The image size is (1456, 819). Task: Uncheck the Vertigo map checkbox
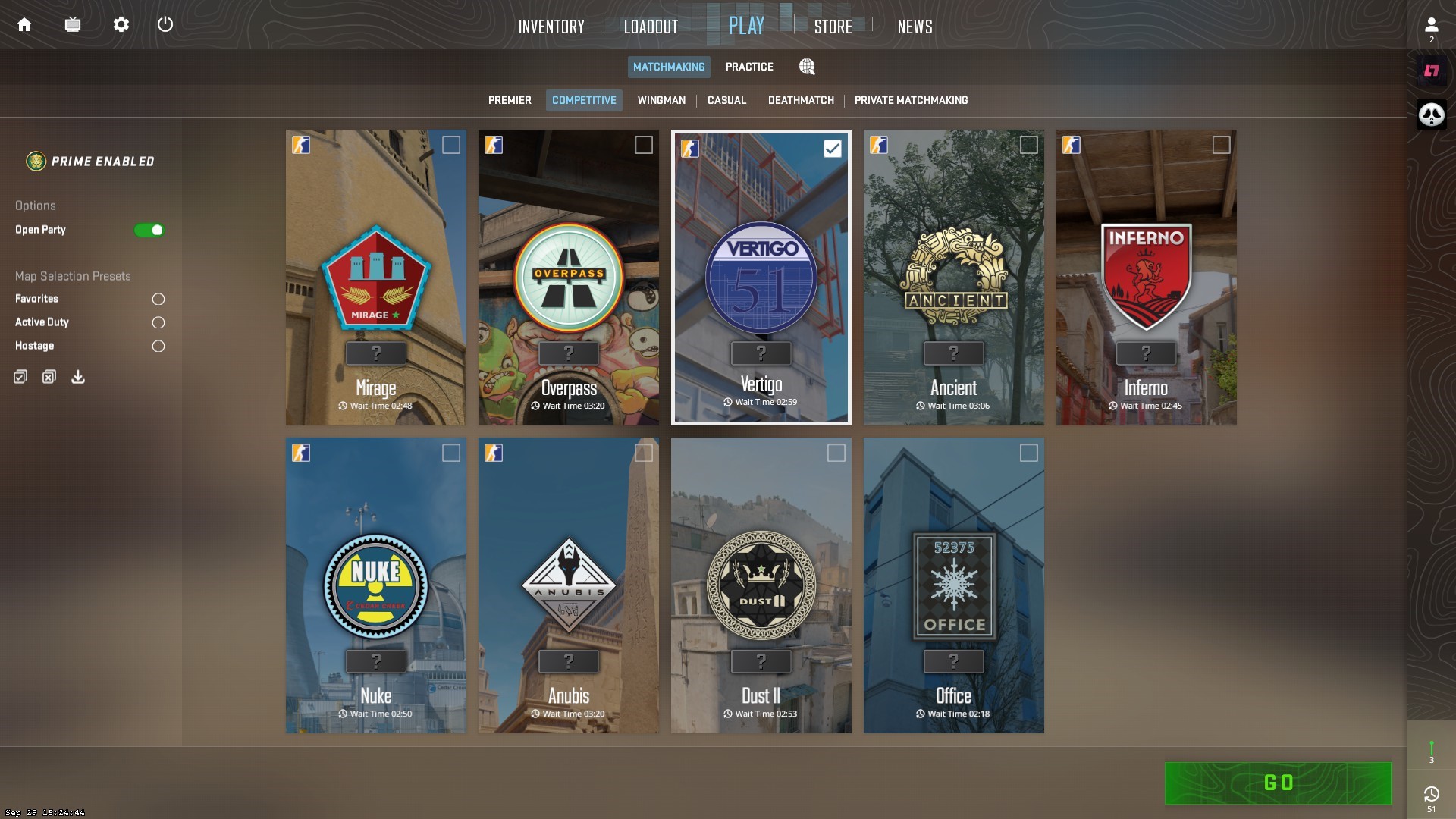832,148
